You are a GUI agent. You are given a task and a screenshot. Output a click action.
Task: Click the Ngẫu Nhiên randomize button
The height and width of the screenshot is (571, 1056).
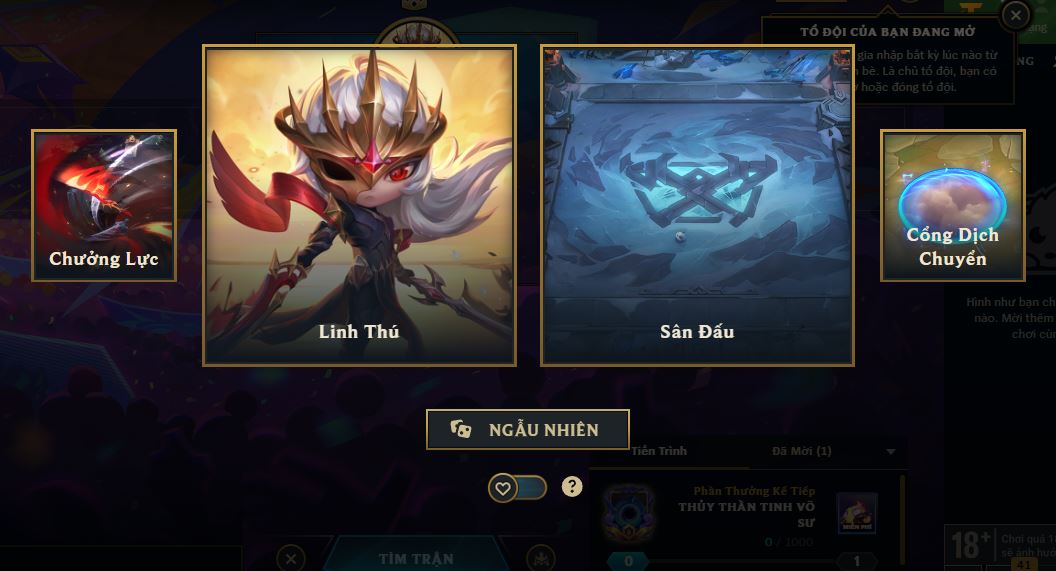click(527, 429)
